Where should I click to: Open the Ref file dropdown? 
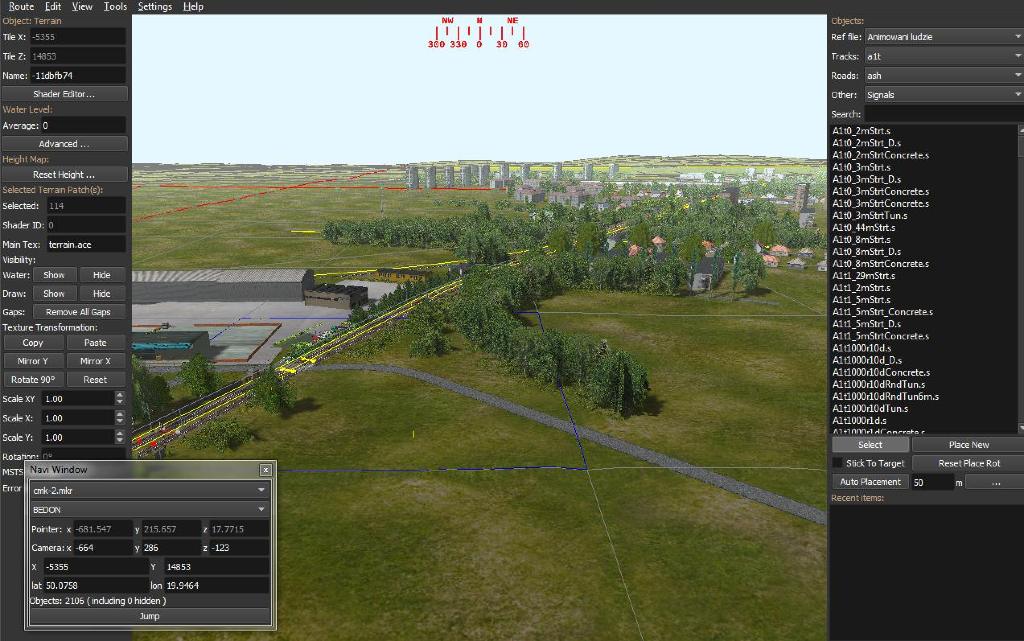(x=942, y=37)
